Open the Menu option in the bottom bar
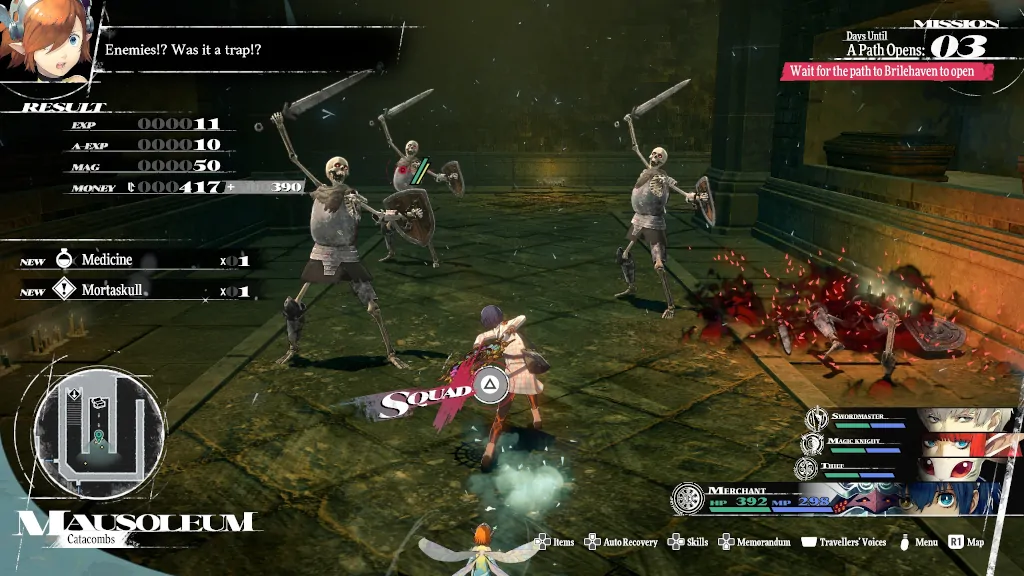The width and height of the screenshot is (1024, 576). (919, 542)
